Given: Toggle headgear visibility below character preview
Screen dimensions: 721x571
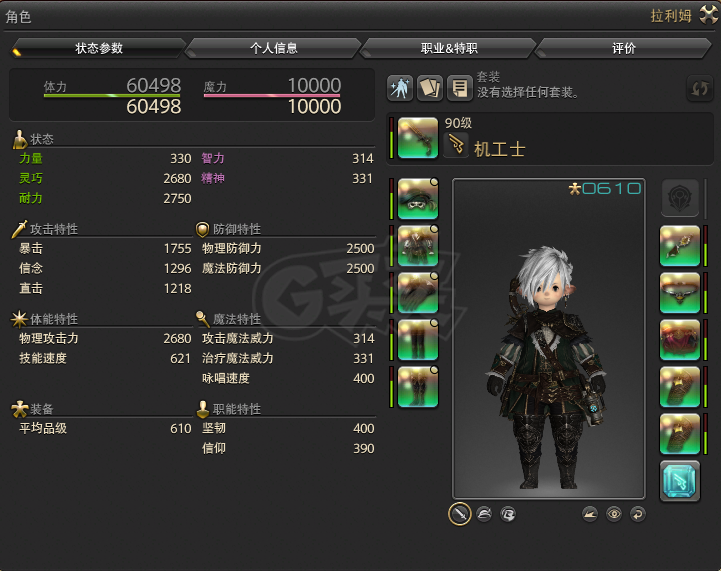Looking at the screenshot, I should click(485, 514).
